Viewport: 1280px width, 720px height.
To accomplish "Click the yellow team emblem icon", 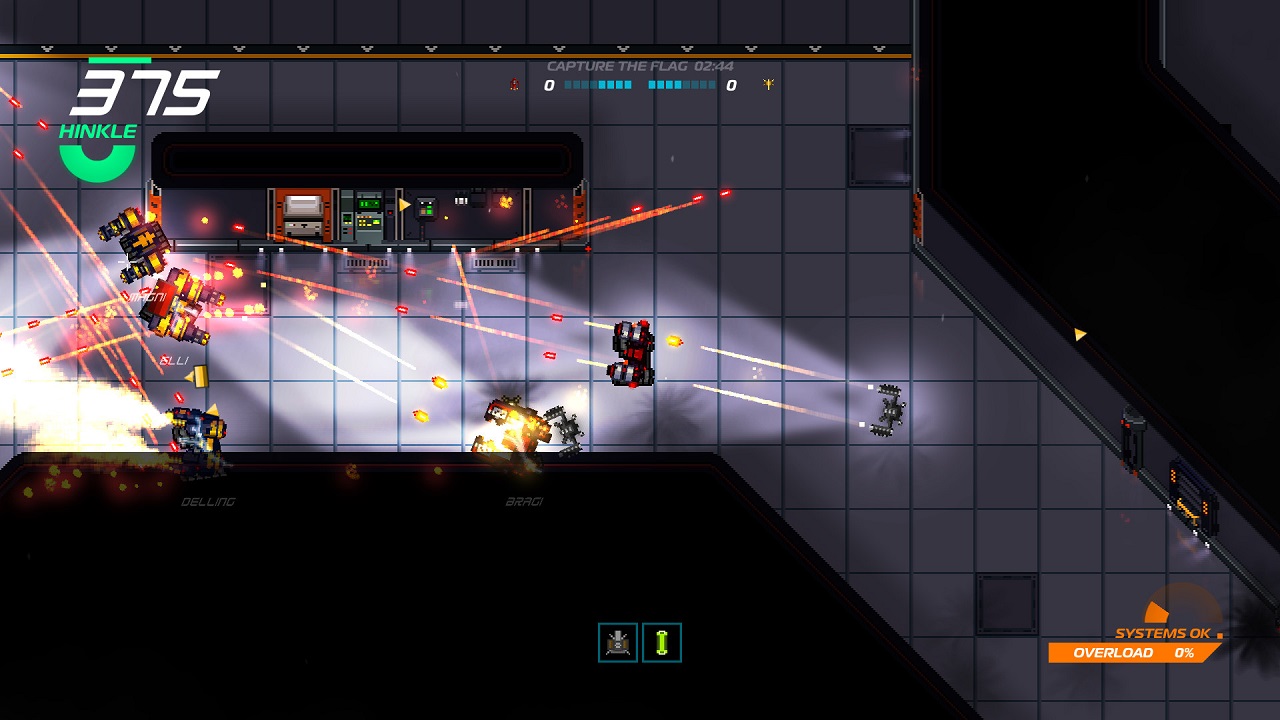I will (x=768, y=85).
